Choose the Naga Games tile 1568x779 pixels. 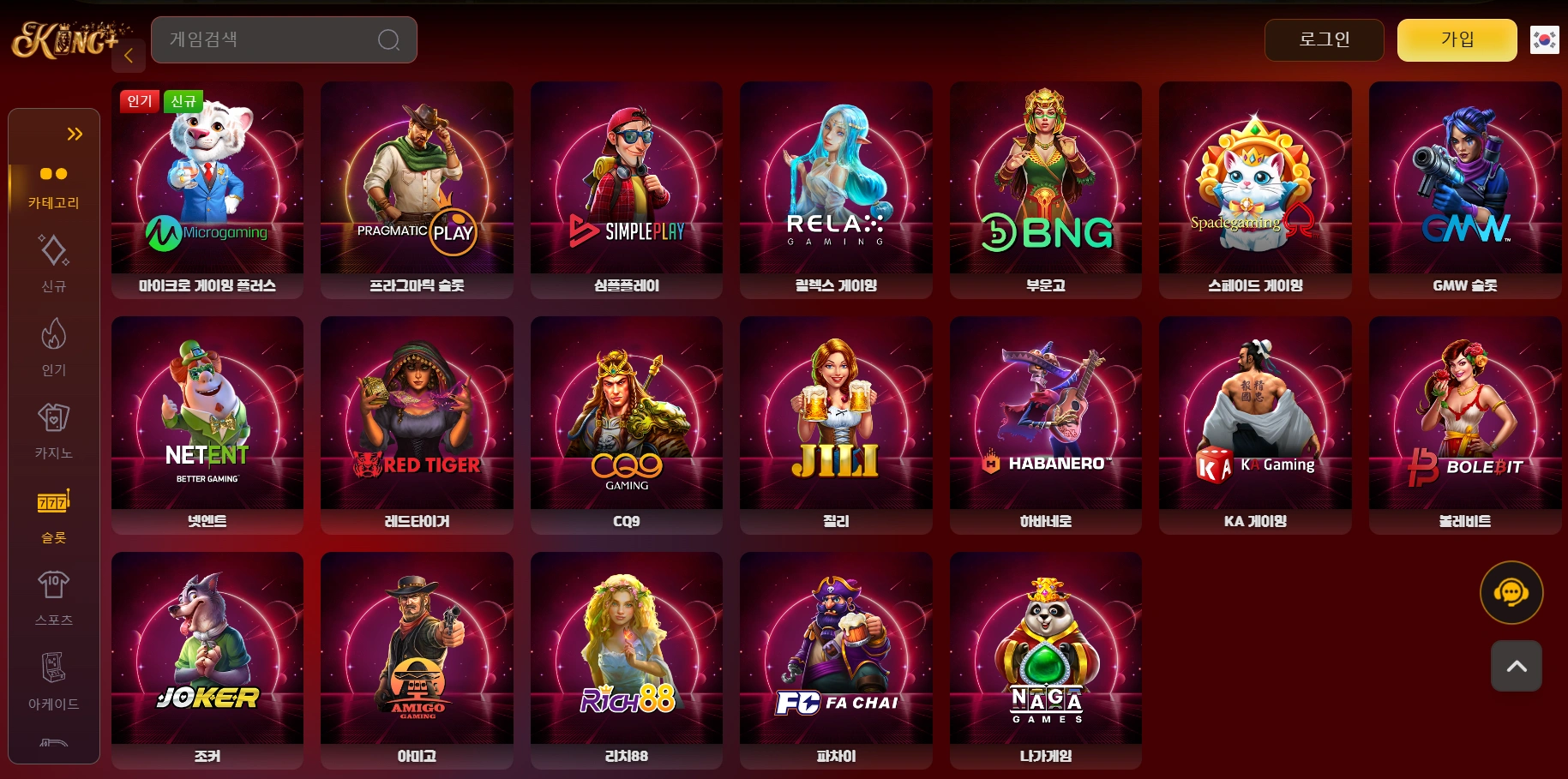pos(1045,659)
